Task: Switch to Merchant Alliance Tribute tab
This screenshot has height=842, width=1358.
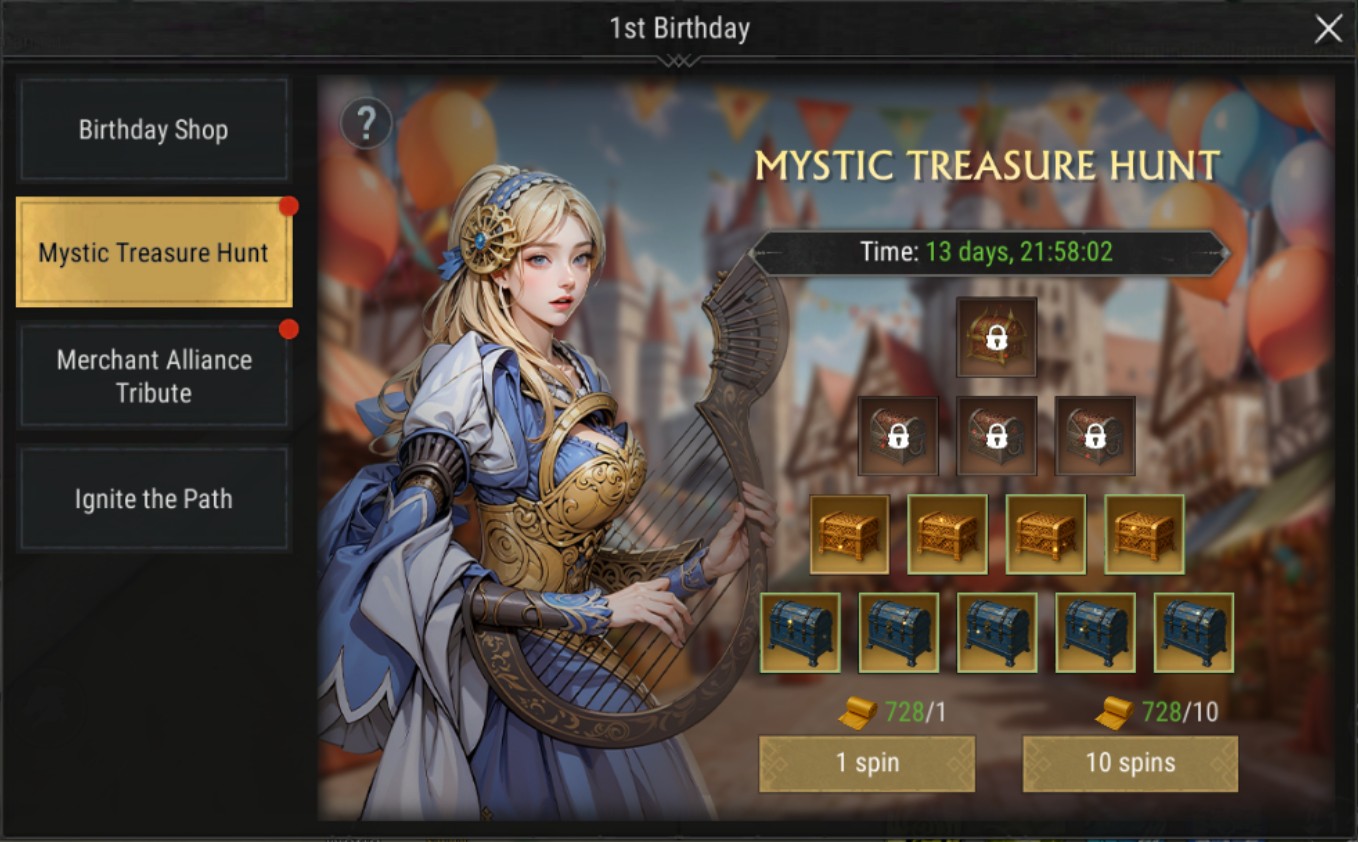Action: (154, 376)
